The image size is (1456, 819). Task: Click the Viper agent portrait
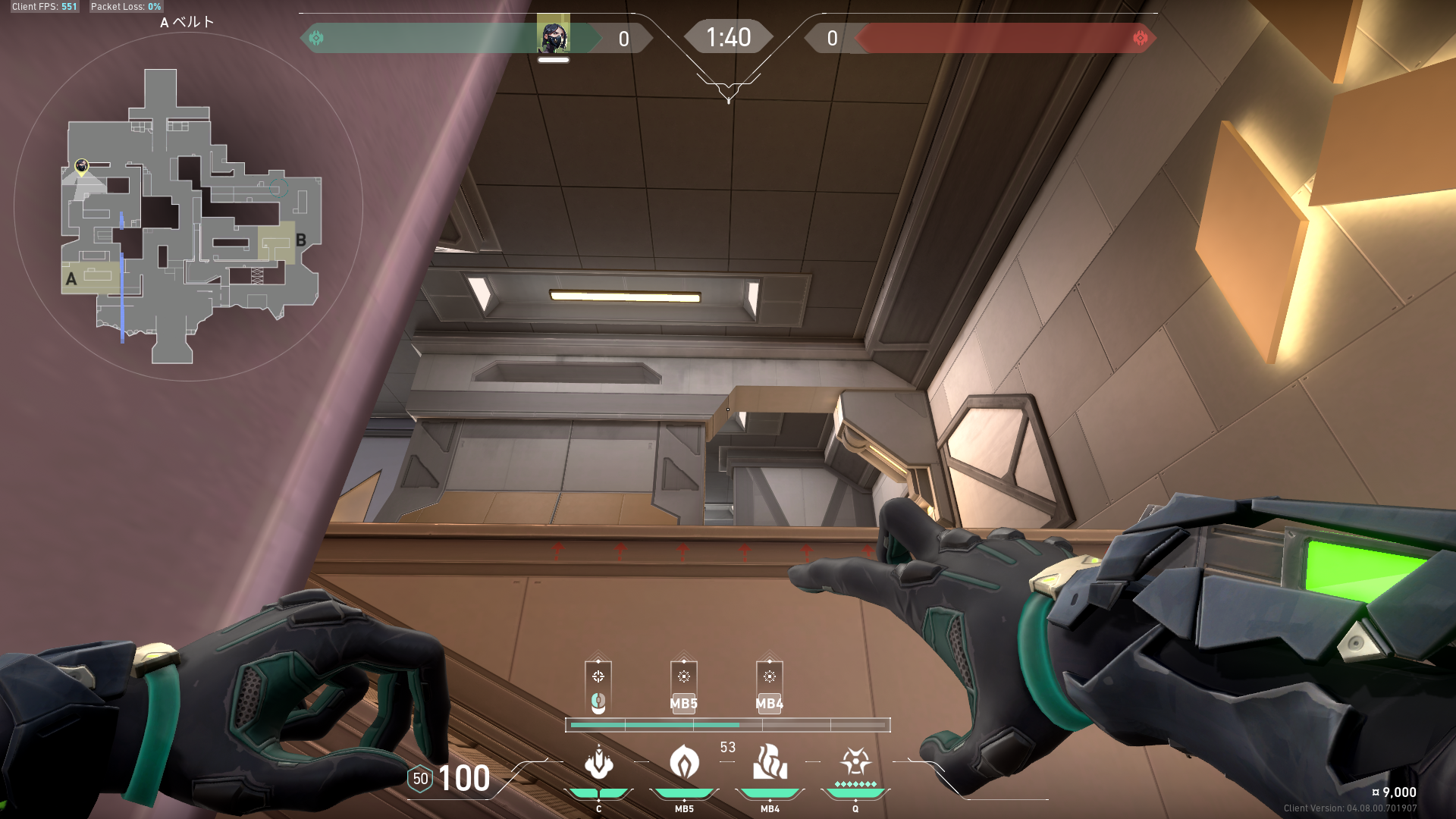point(554,36)
